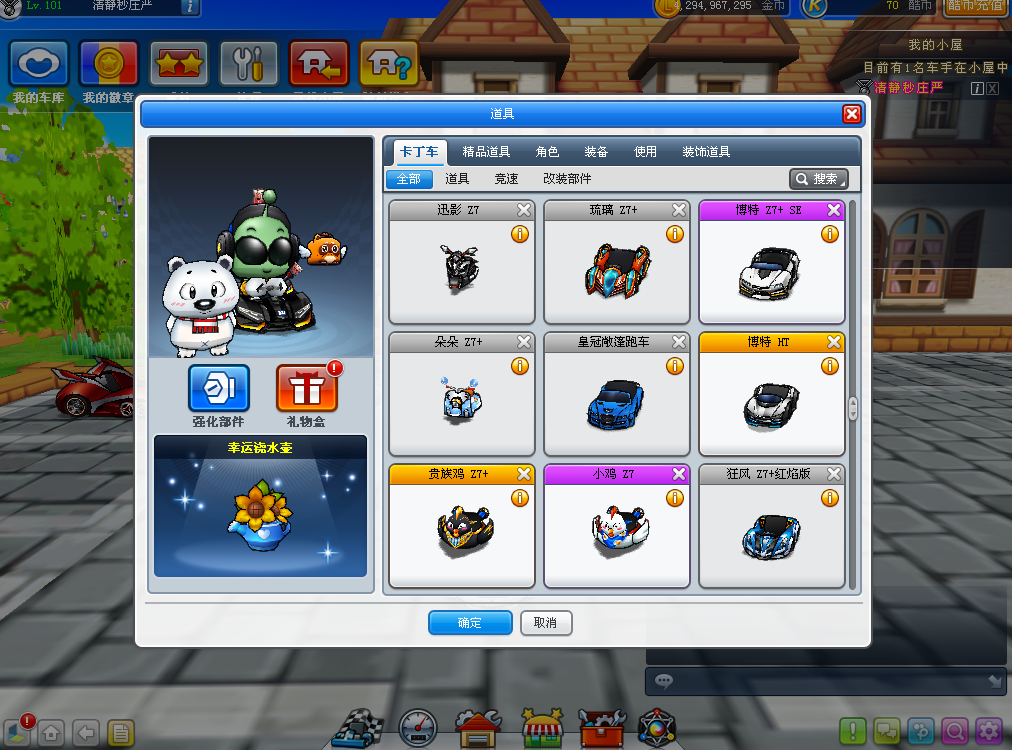
Task: Show info for the 博特 HT kart
Action: click(x=829, y=366)
